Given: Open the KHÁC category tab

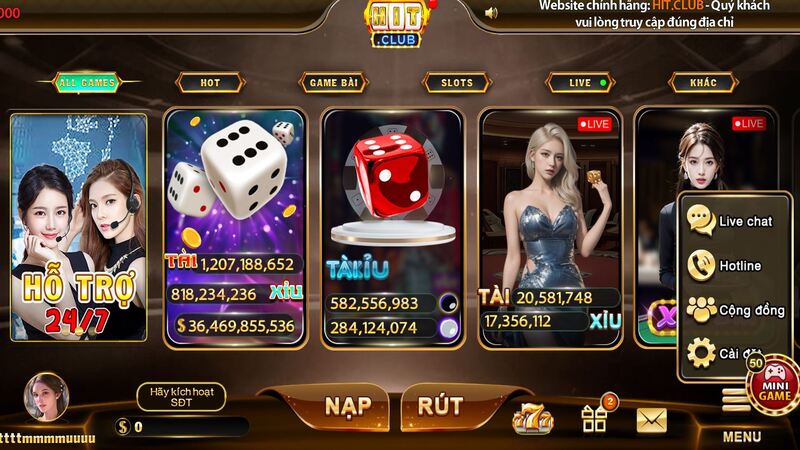Looking at the screenshot, I should (x=703, y=83).
